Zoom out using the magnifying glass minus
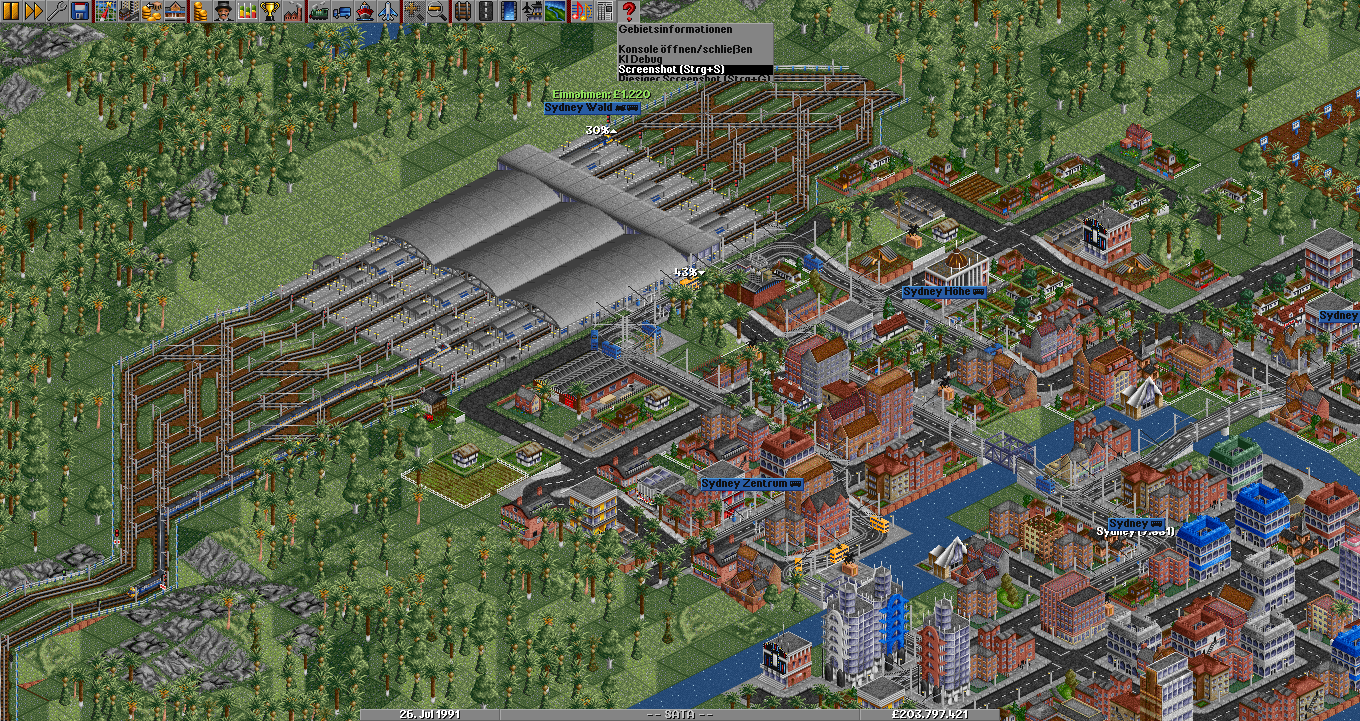This screenshot has width=1360, height=721. tap(437, 11)
